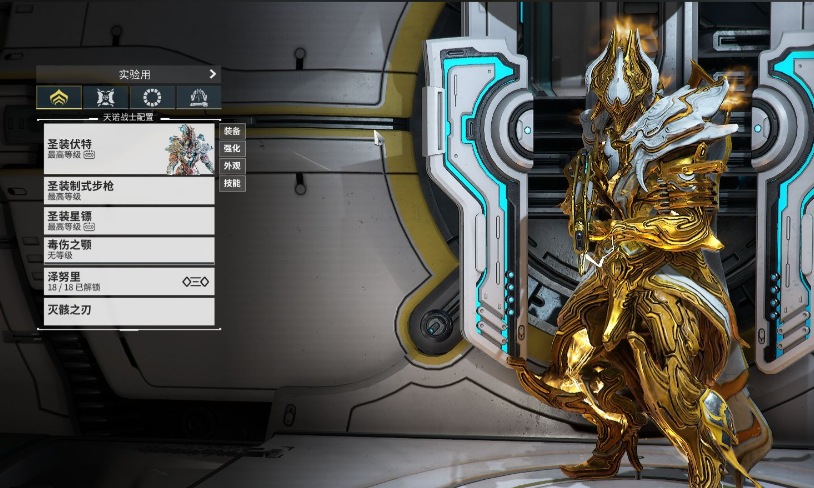Choose the 毒伤之颚 melee weapon slot
This screenshot has height=488, width=814.
tap(128, 250)
